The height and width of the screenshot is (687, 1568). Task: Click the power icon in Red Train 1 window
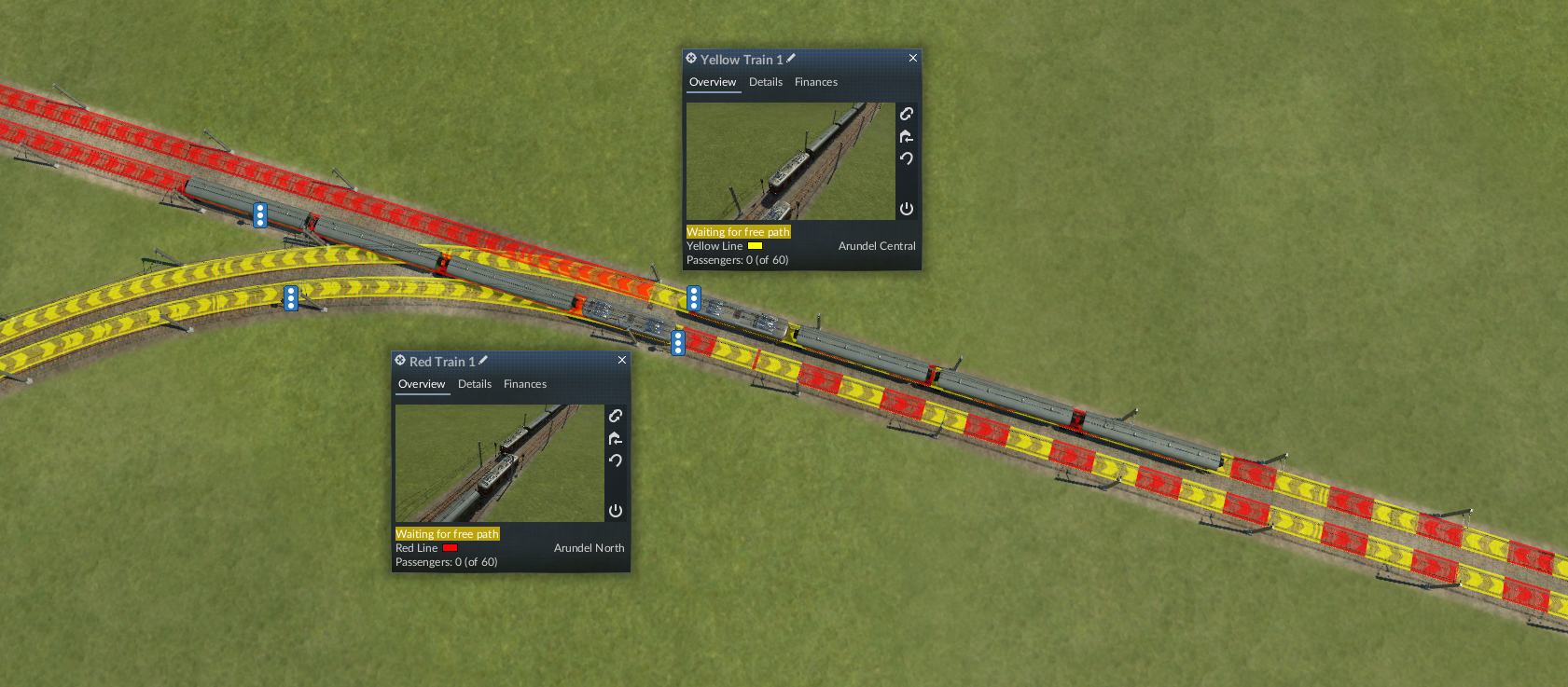[x=616, y=511]
